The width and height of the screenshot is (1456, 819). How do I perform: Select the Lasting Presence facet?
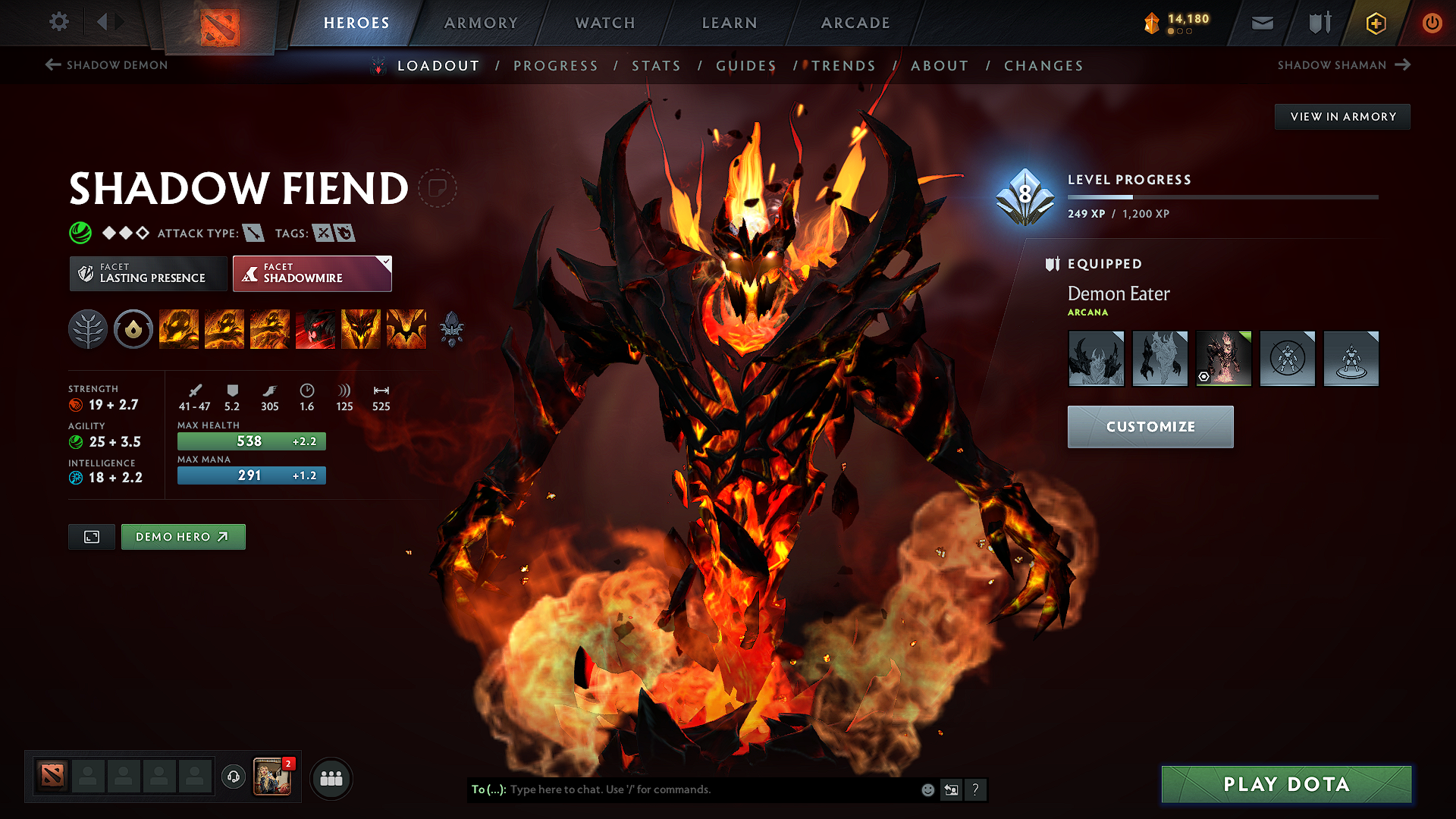147,273
